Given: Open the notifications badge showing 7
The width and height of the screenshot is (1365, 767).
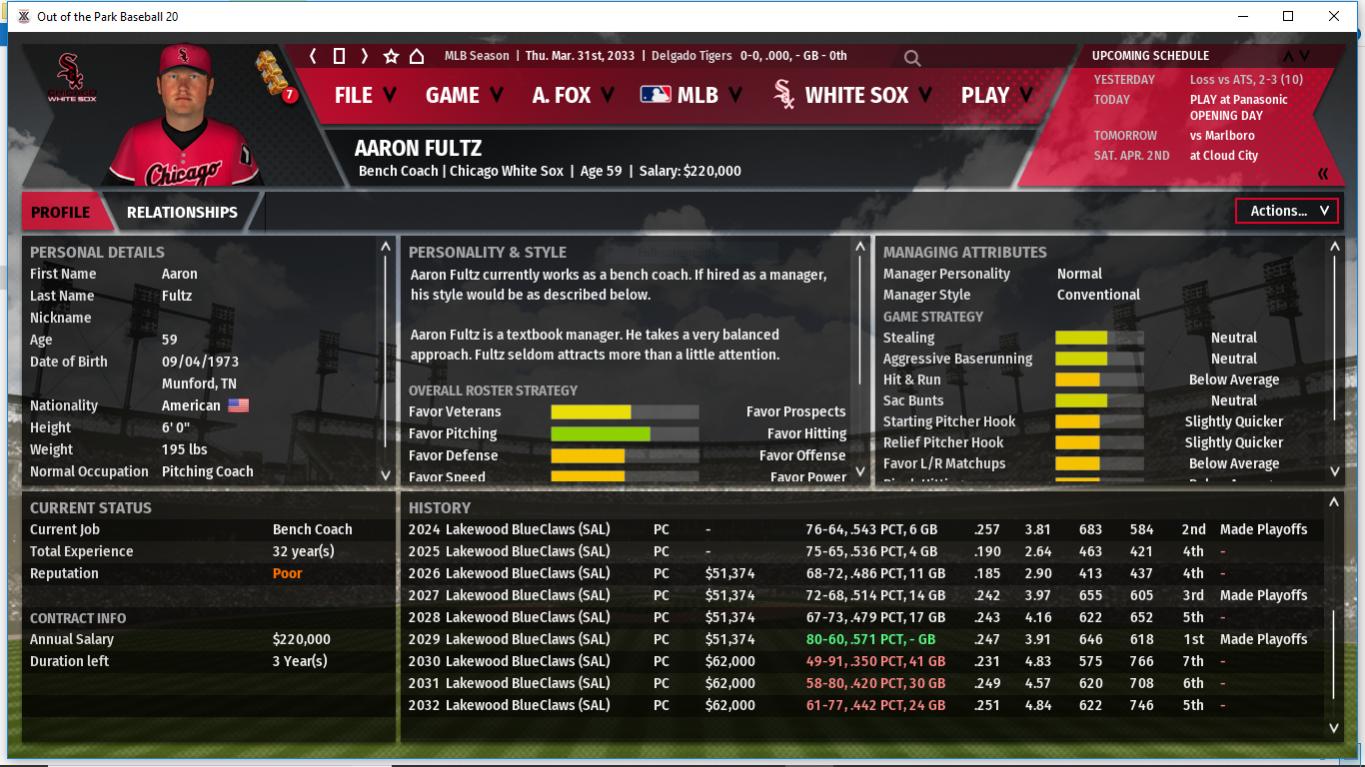Looking at the screenshot, I should 289,96.
